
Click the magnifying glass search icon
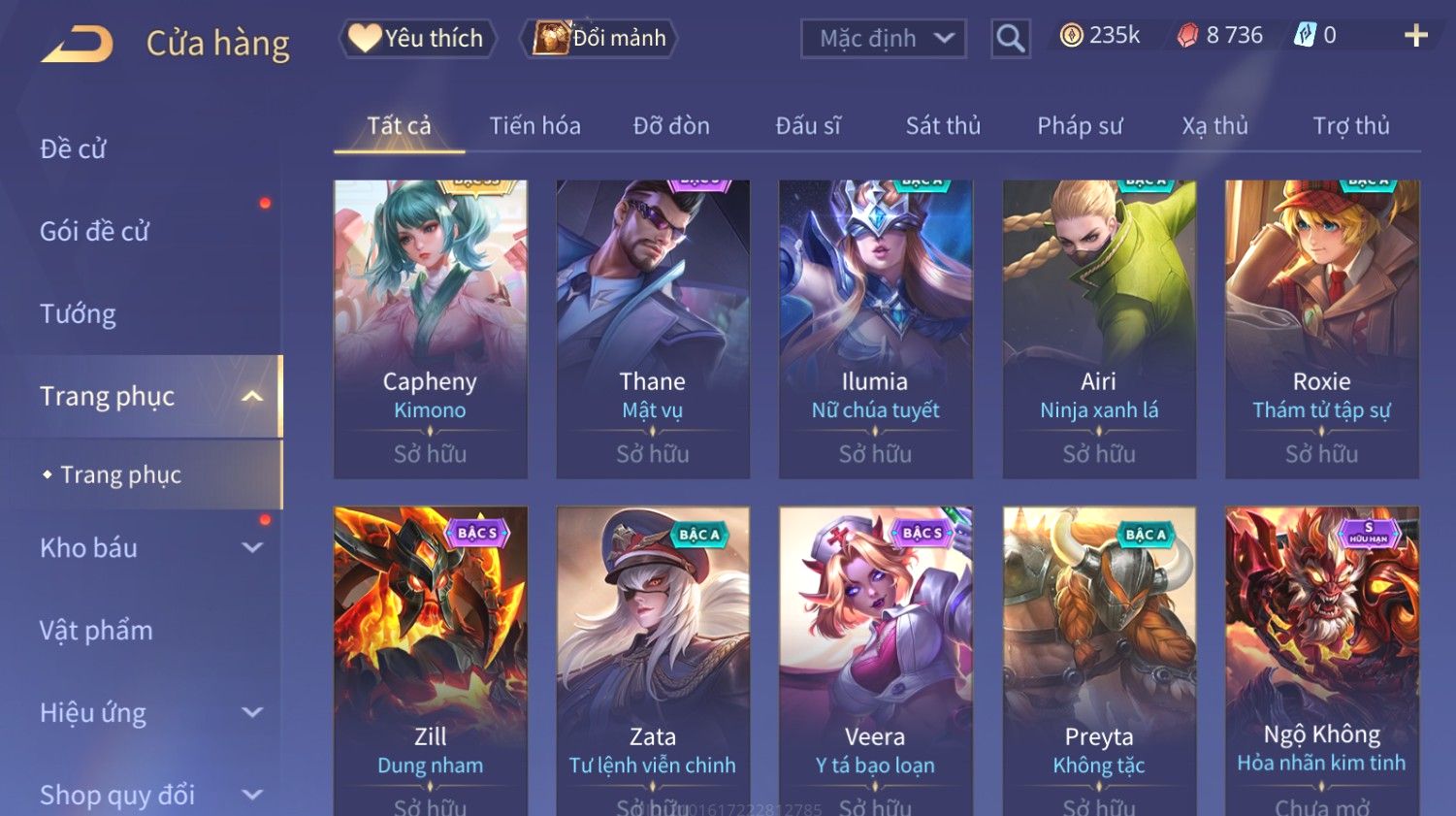click(x=1010, y=39)
